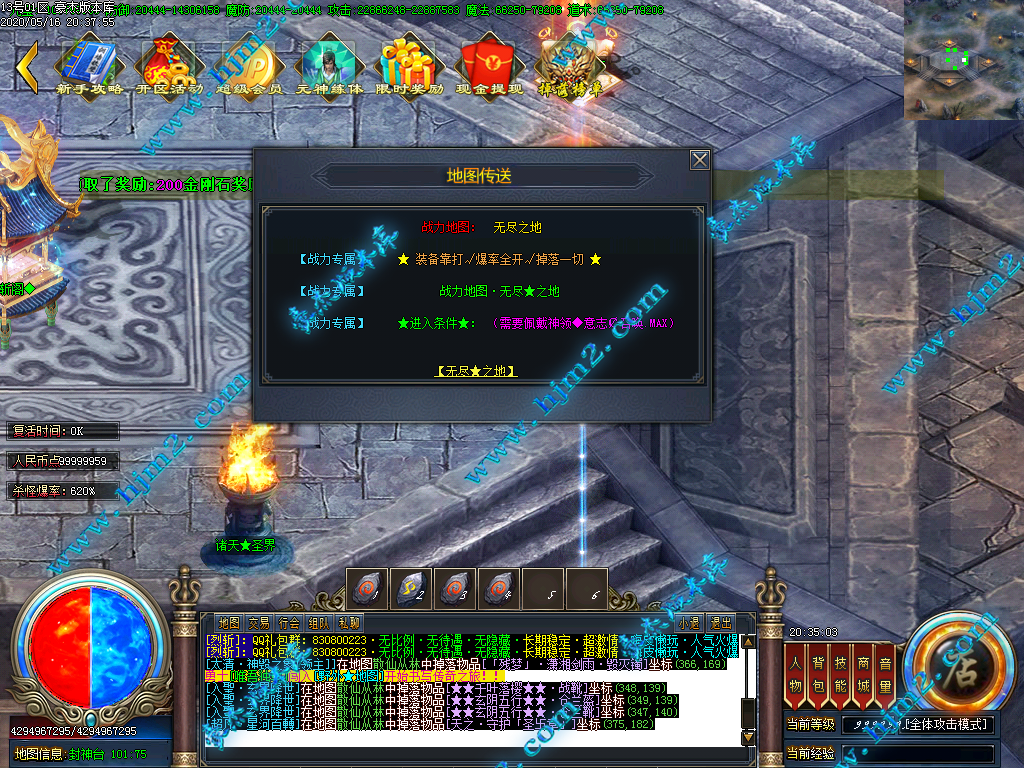Open the 商城 shop banner
The height and width of the screenshot is (768, 1024).
click(863, 672)
